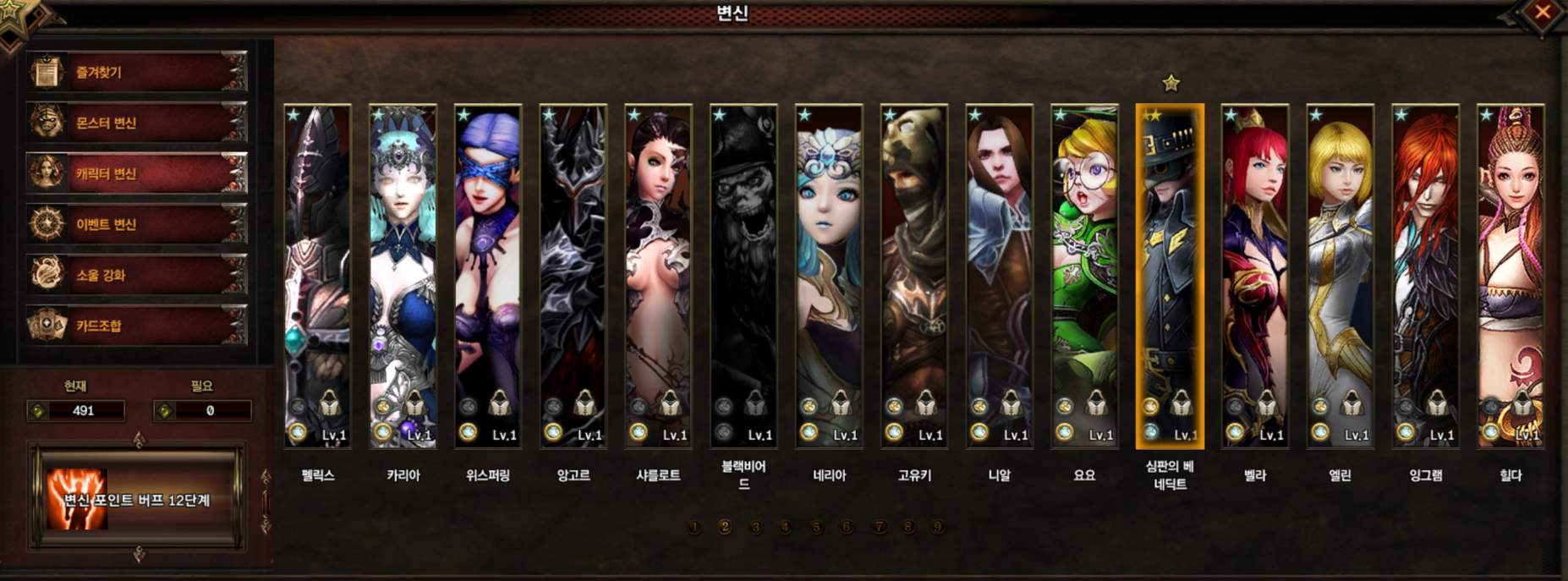
Task: Select the 캐릭터 변신 category
Action: (x=137, y=173)
